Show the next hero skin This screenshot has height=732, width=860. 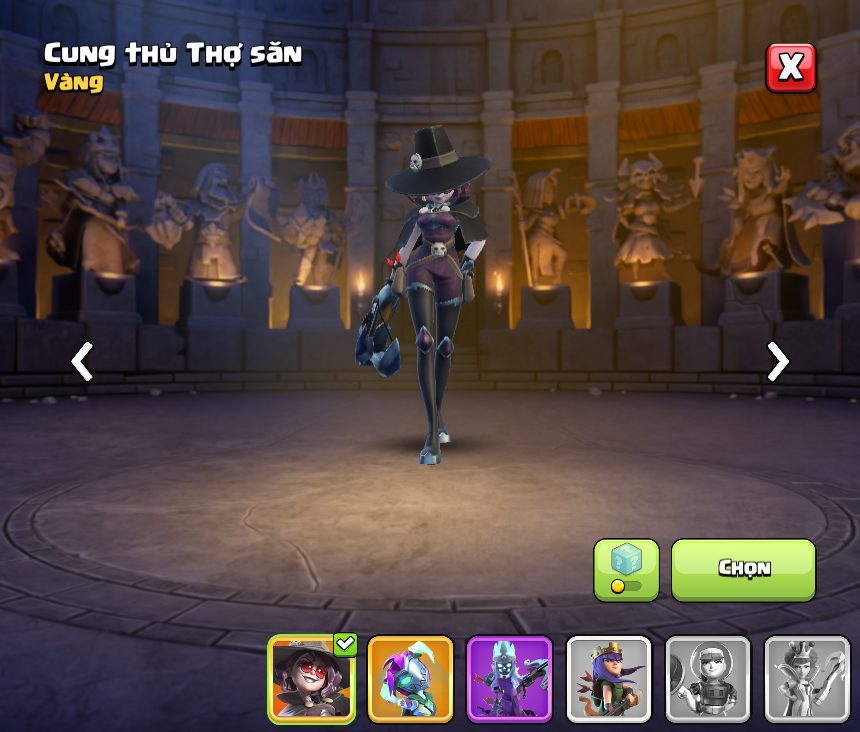coord(777,361)
